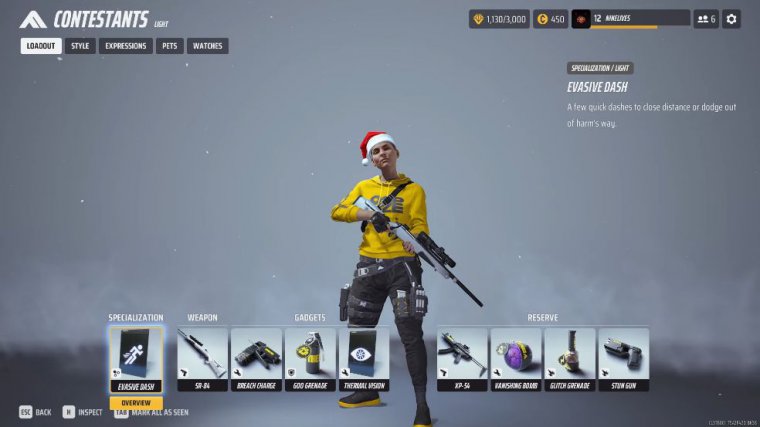Screen dimensions: 760x427
Task: Select the Evasive Dash specialization slot
Action: coord(135,358)
